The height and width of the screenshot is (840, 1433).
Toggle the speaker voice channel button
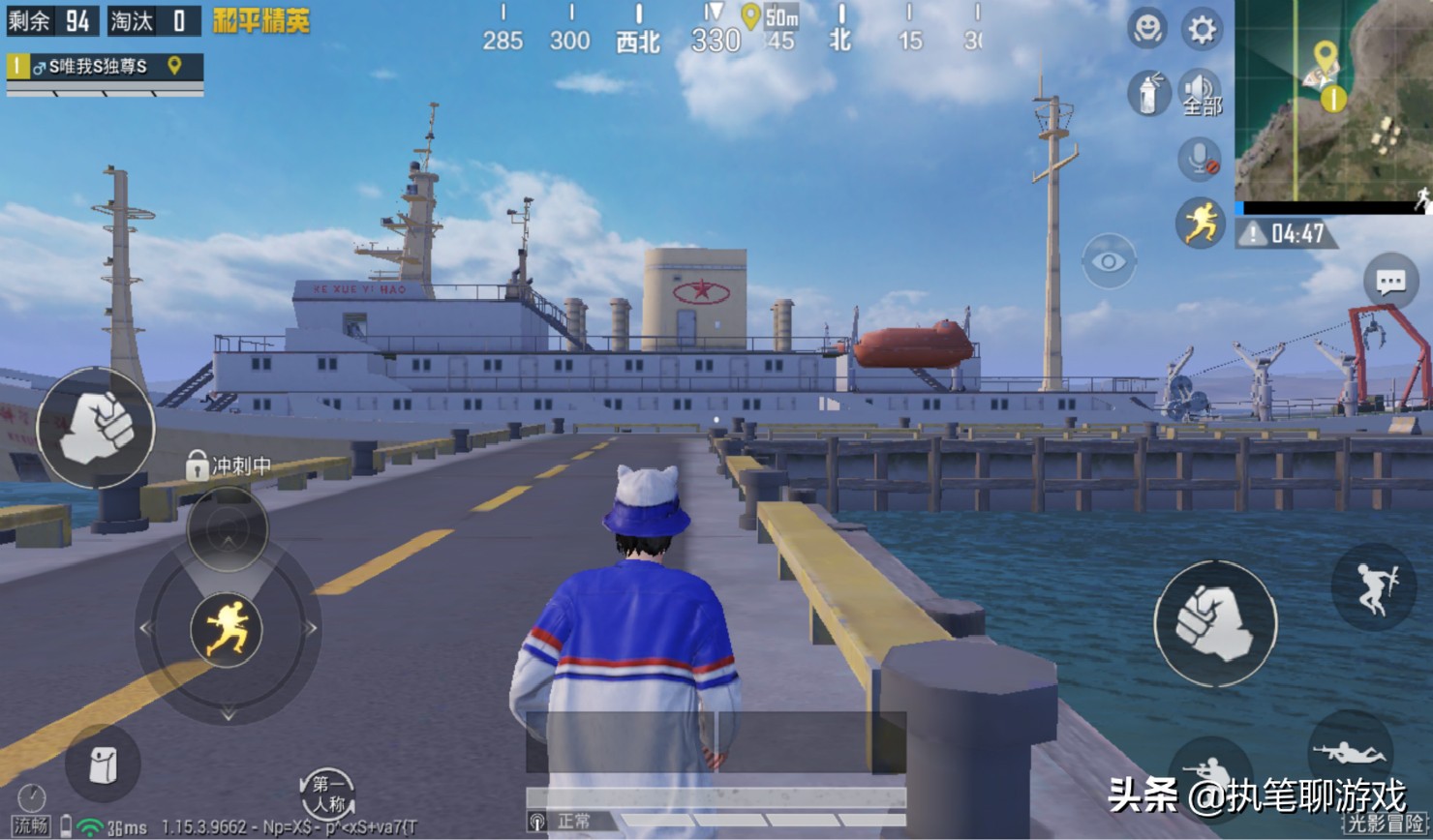(1201, 94)
